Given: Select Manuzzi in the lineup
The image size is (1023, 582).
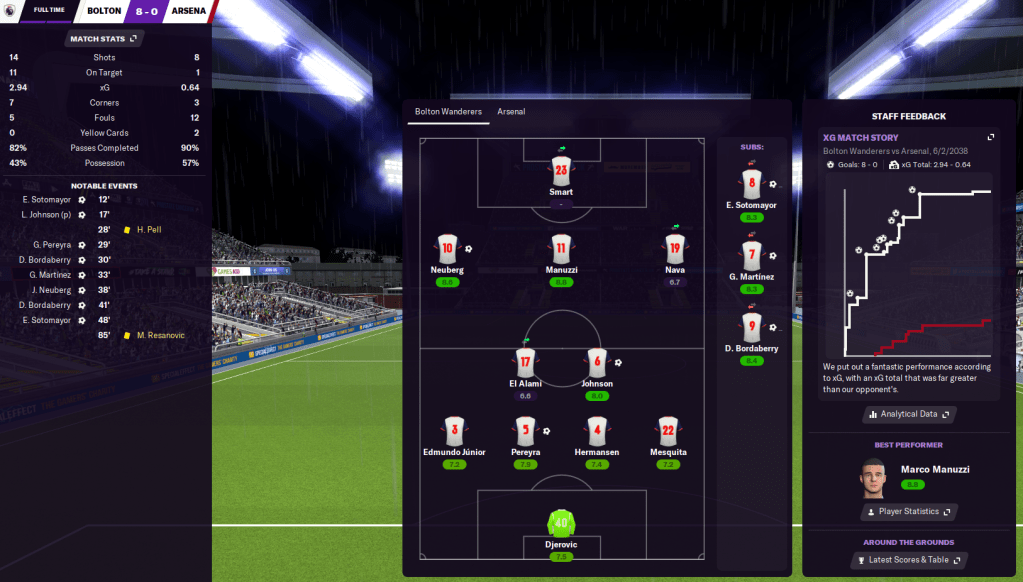Looking at the screenshot, I should (x=560, y=249).
